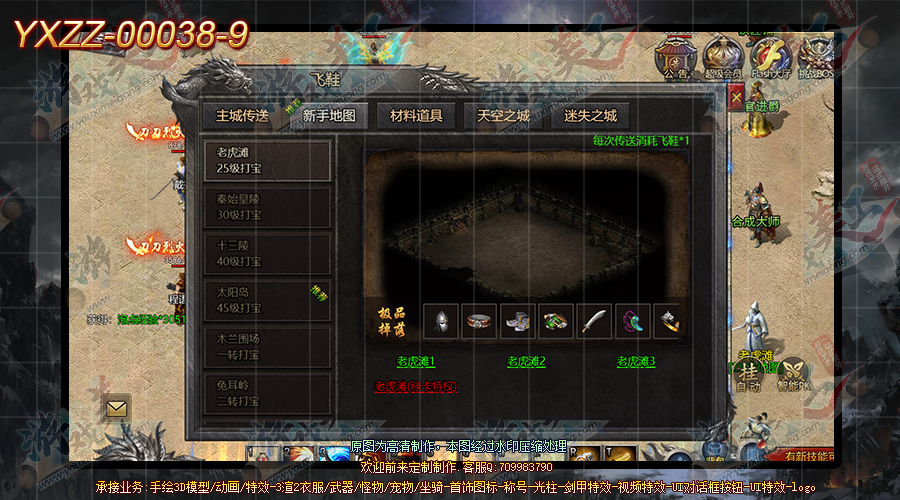Open the mail envelope icon
The image size is (900, 500).
pyautogui.click(x=117, y=407)
